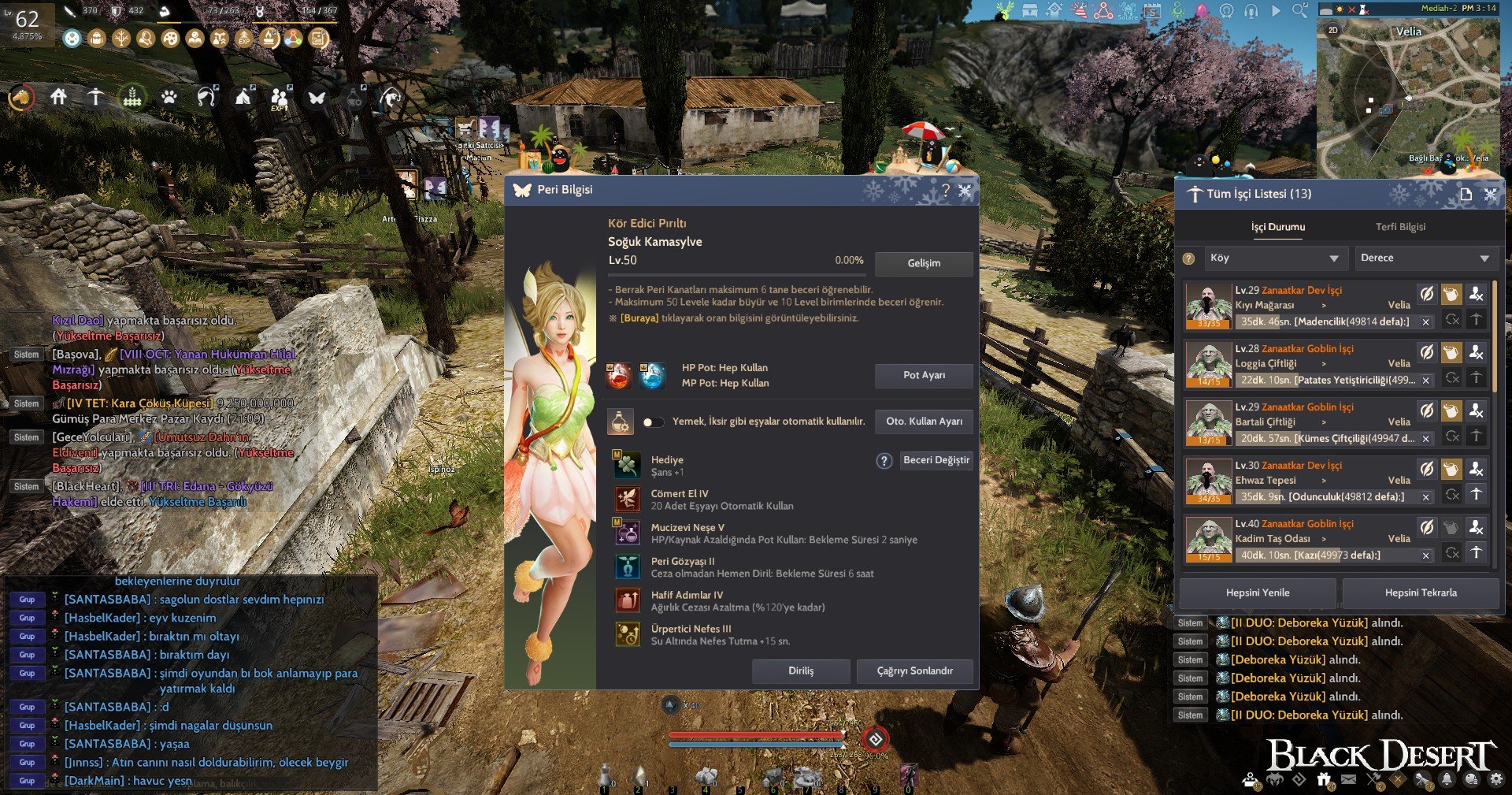Open the fairy Gelişim growth menu
Viewport: 1512px width, 795px height.
tap(924, 263)
